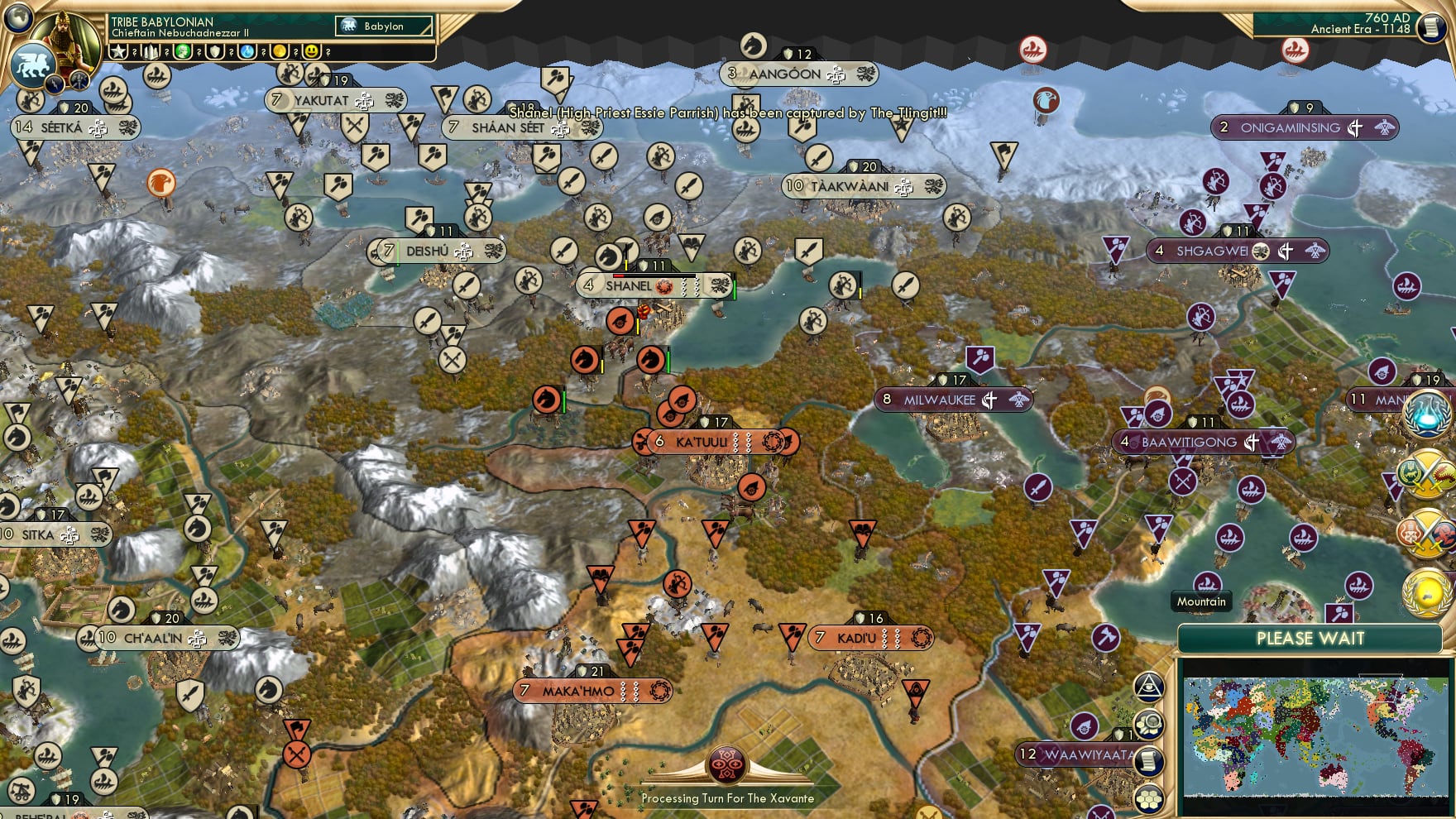1456x819 pixels.
Task: Click the magnifier map options button above minimap
Action: point(1149,722)
